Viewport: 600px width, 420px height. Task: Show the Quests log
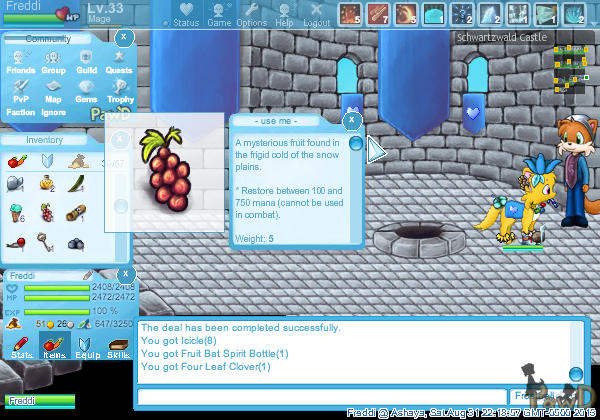click(x=119, y=63)
